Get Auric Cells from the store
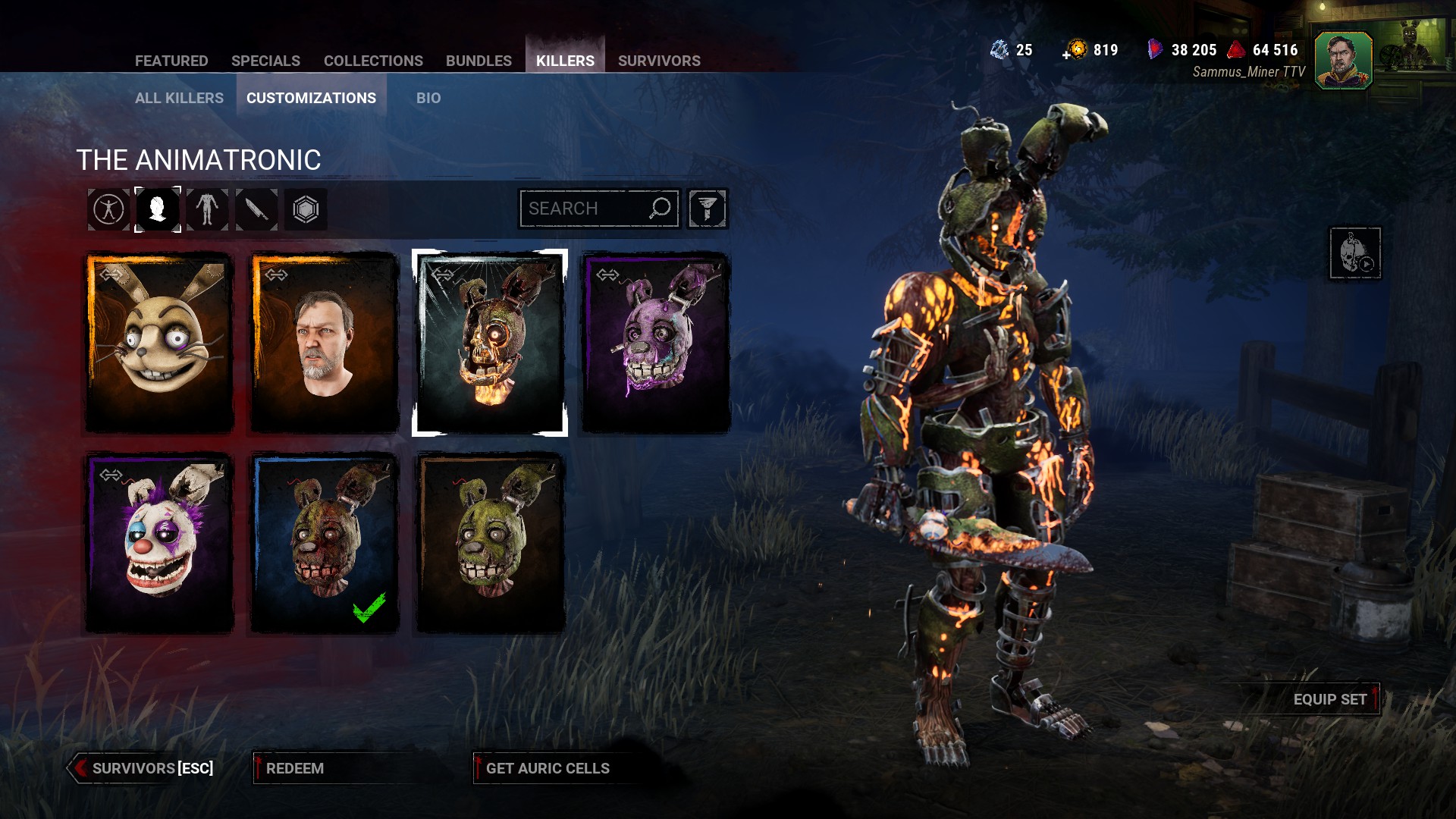 tap(548, 768)
